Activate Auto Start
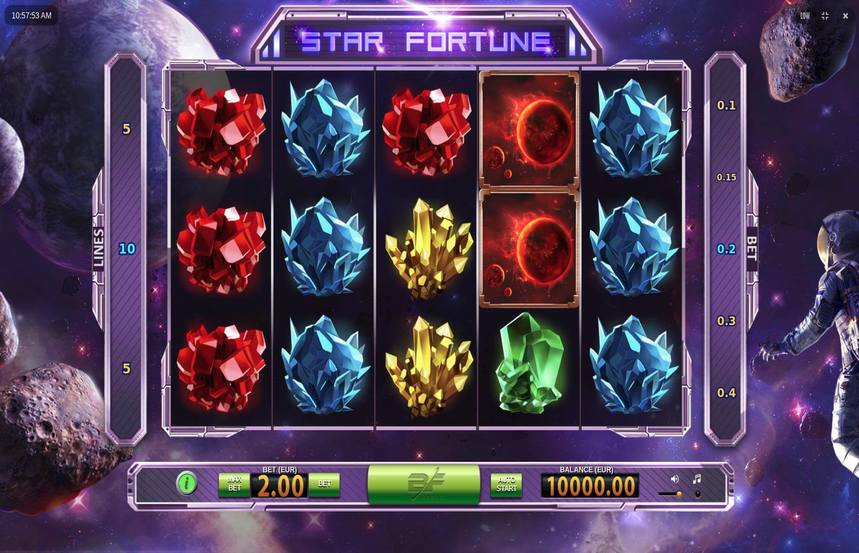The height and width of the screenshot is (553, 859). 506,485
